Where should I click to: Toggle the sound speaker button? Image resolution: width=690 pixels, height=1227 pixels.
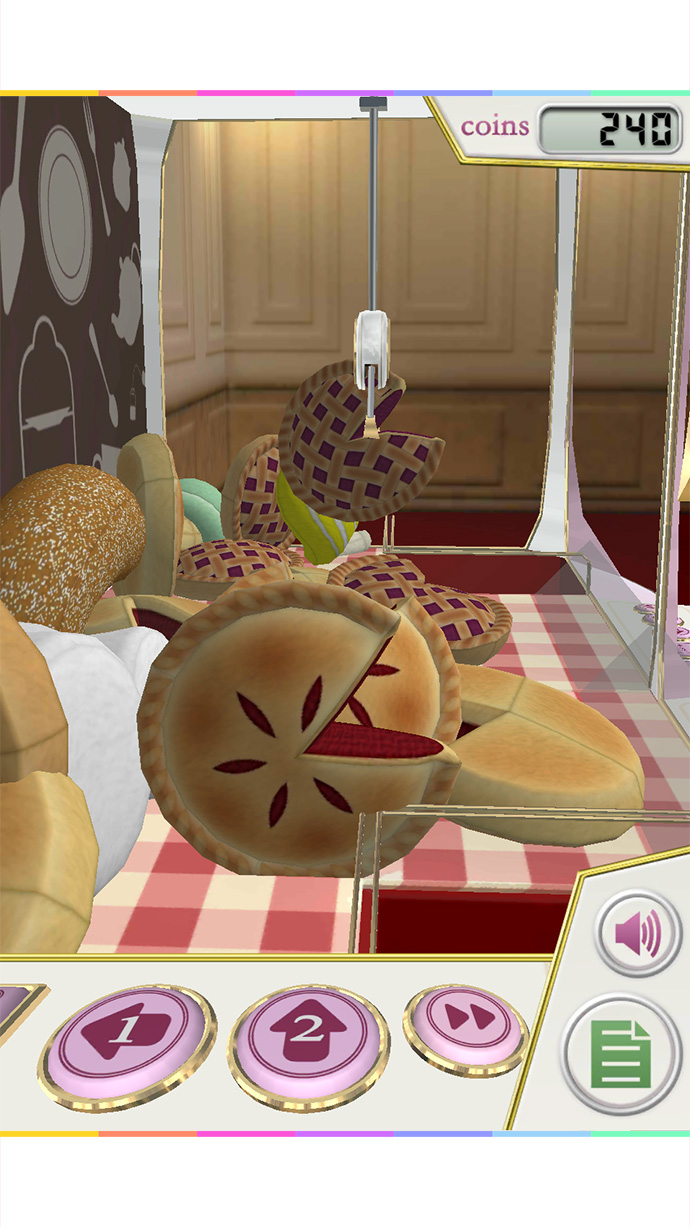coord(638,936)
